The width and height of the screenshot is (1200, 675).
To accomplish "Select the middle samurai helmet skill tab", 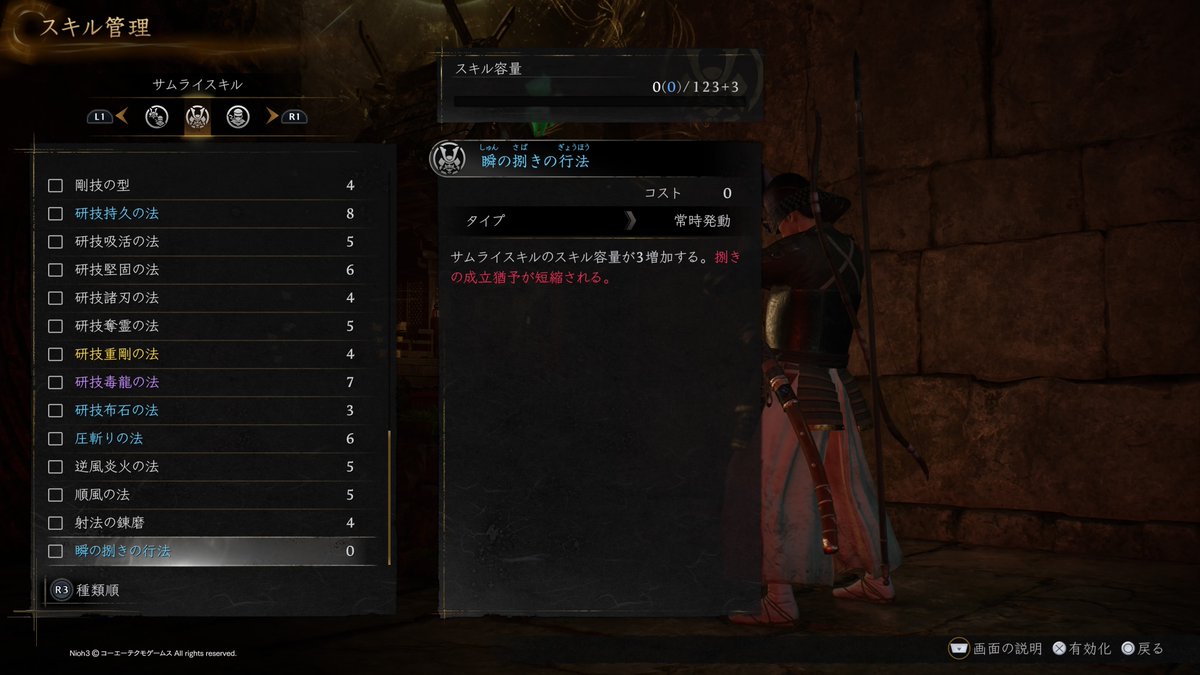I will 197,117.
